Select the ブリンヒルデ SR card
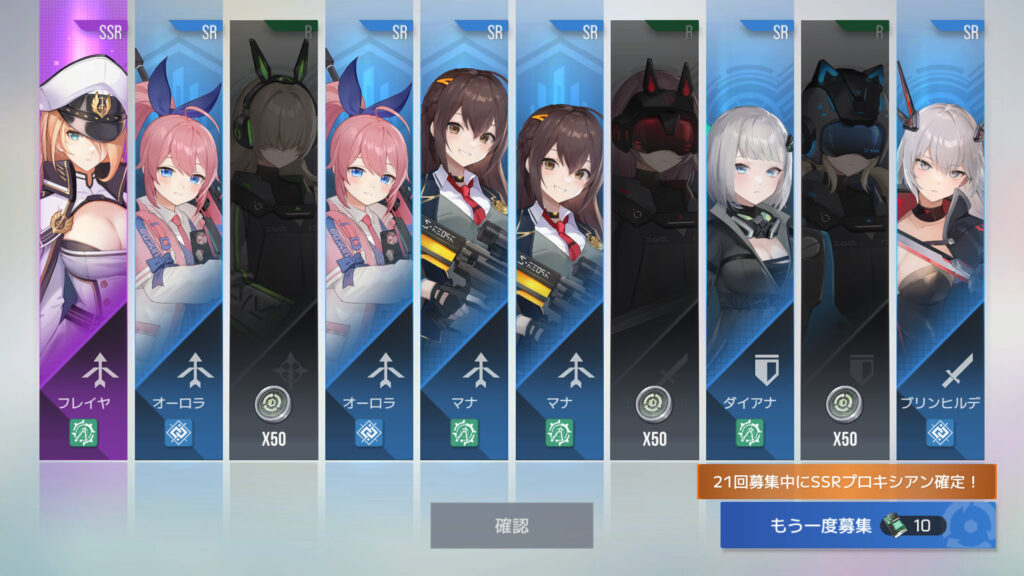The height and width of the screenshot is (576, 1024). 940,240
